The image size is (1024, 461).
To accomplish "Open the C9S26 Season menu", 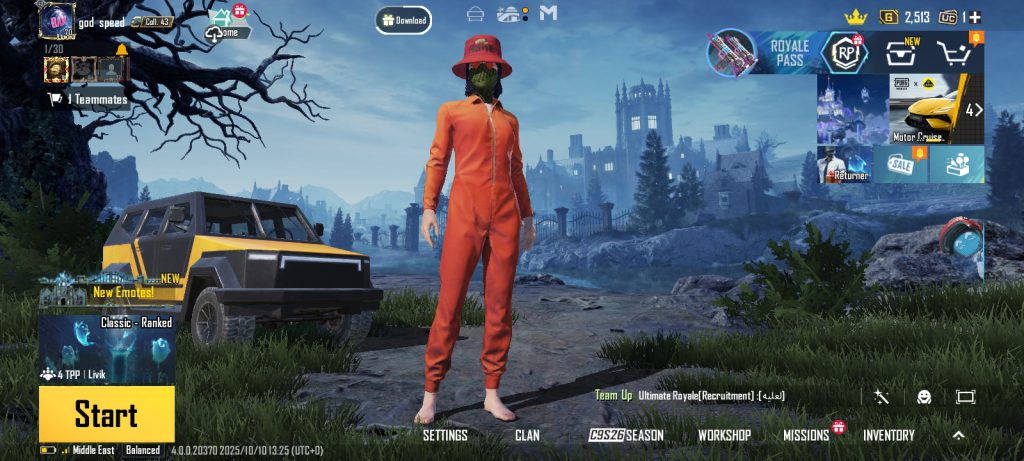I will [626, 435].
